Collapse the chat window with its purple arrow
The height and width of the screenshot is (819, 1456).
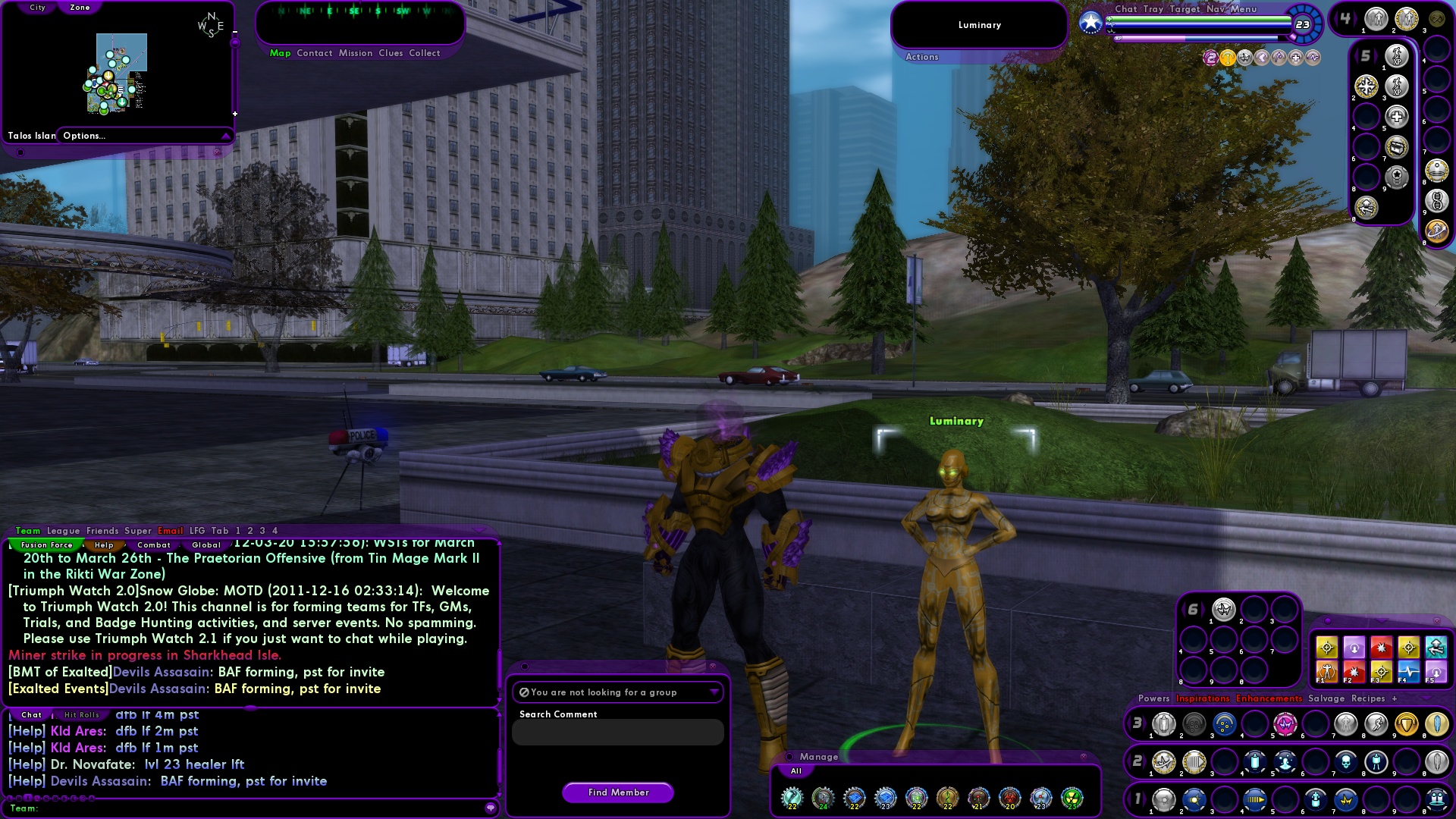point(478,532)
